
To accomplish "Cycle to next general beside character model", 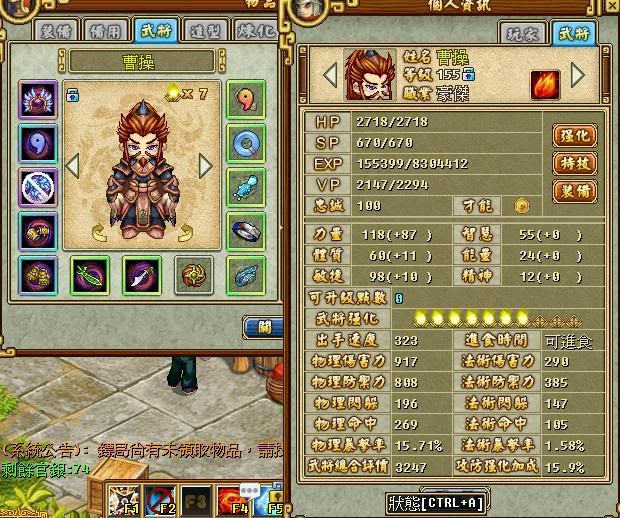I will point(205,164).
